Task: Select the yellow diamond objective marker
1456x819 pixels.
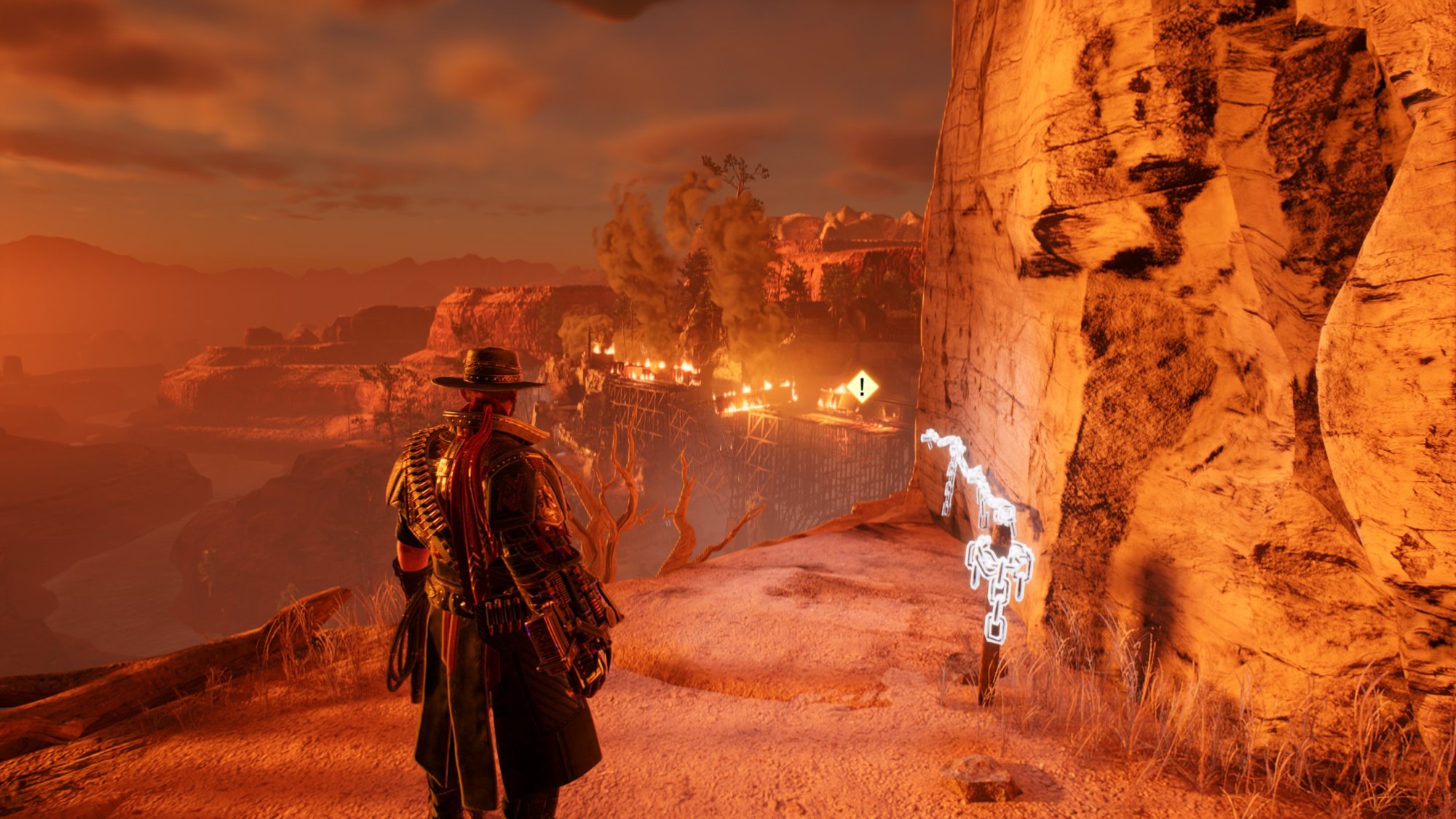Action: click(x=862, y=387)
